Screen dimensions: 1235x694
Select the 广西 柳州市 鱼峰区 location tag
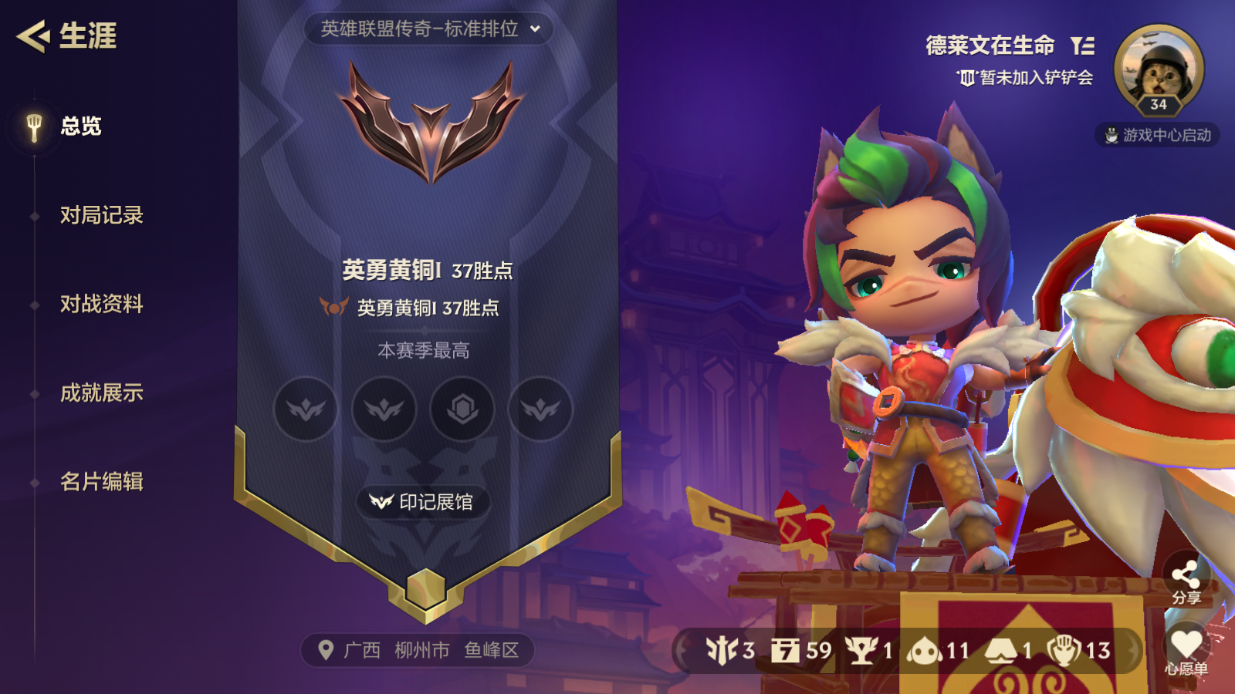(418, 651)
